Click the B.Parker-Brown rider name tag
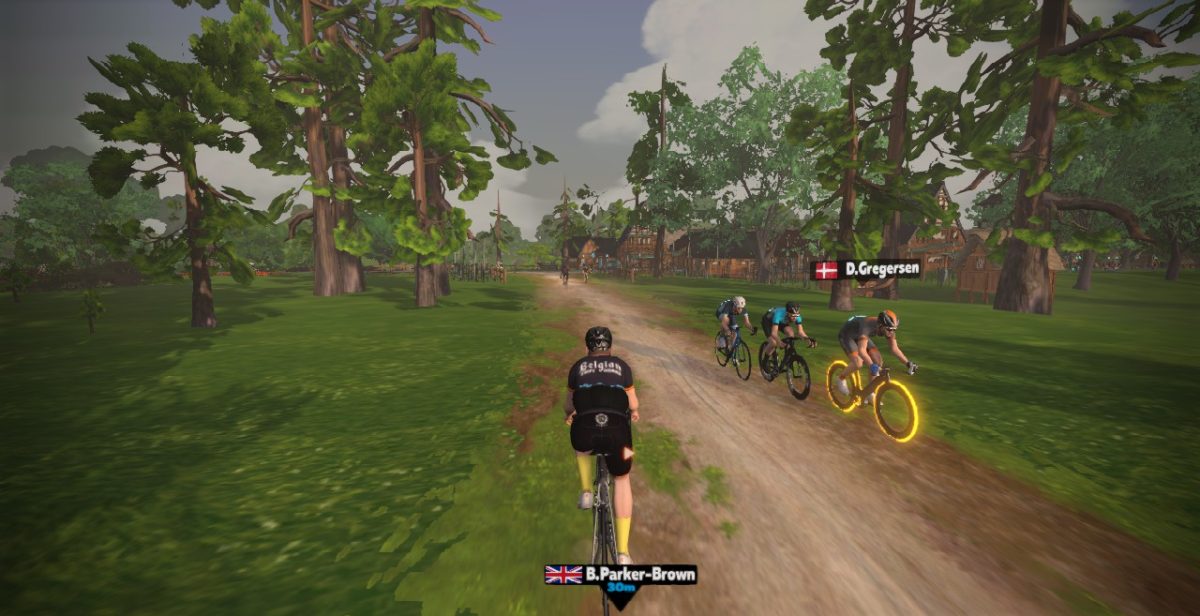 point(621,575)
